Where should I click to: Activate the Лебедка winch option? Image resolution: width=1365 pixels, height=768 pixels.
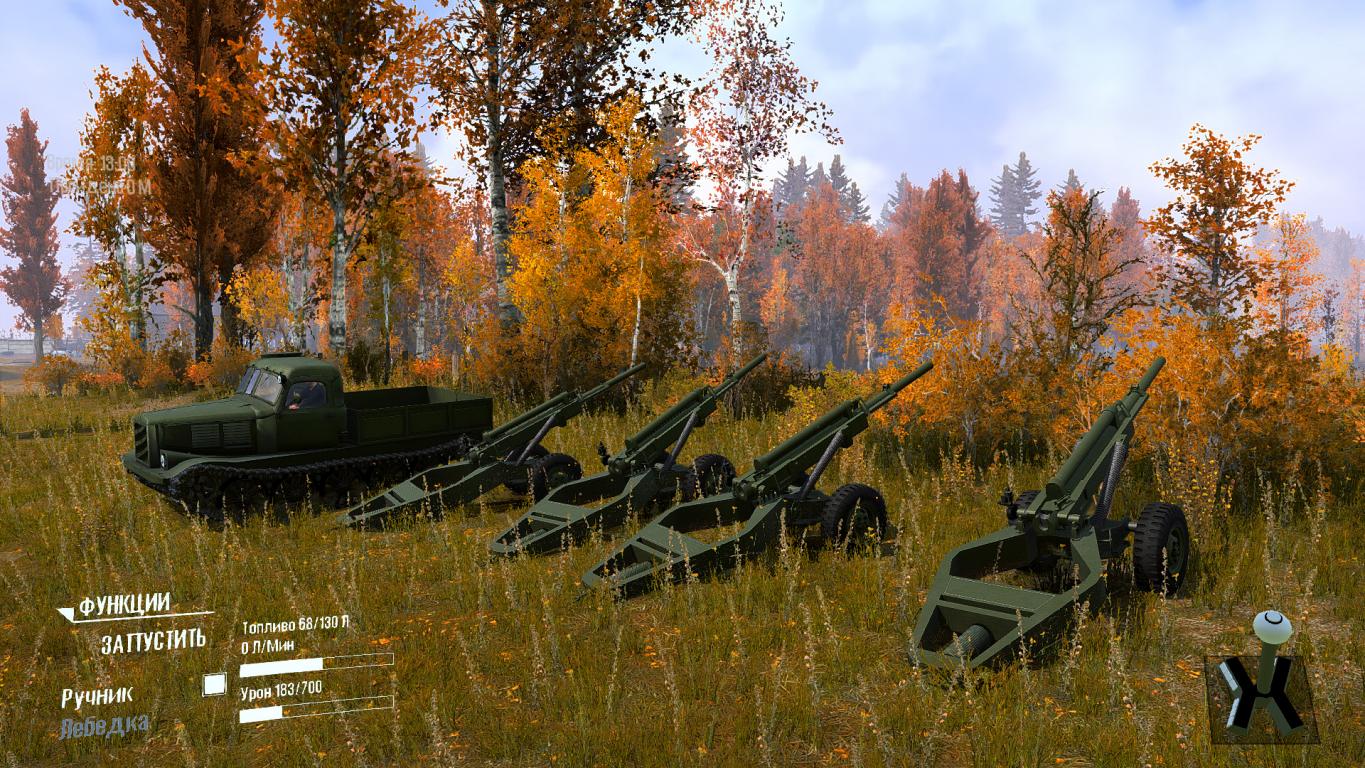click(x=105, y=726)
